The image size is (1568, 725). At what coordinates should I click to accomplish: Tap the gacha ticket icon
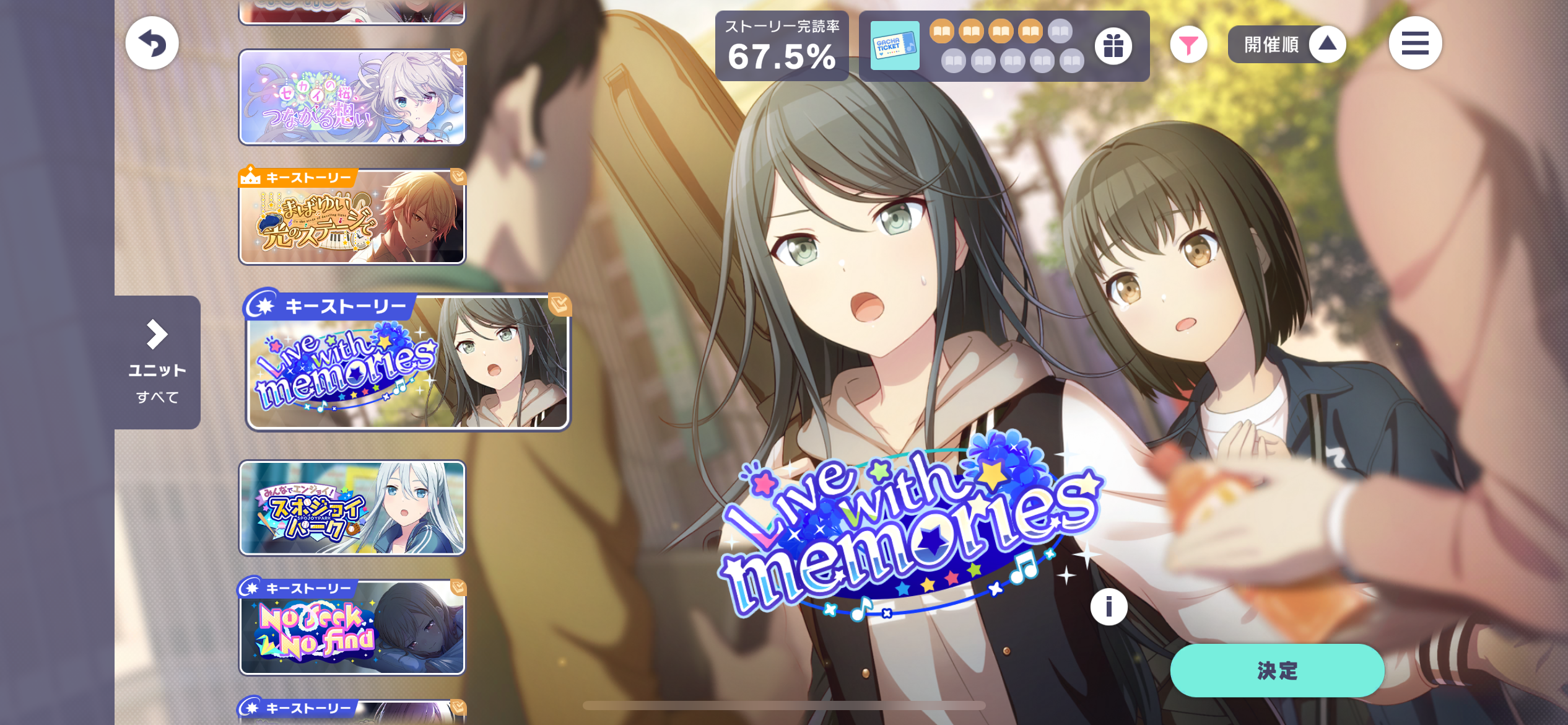[x=894, y=46]
